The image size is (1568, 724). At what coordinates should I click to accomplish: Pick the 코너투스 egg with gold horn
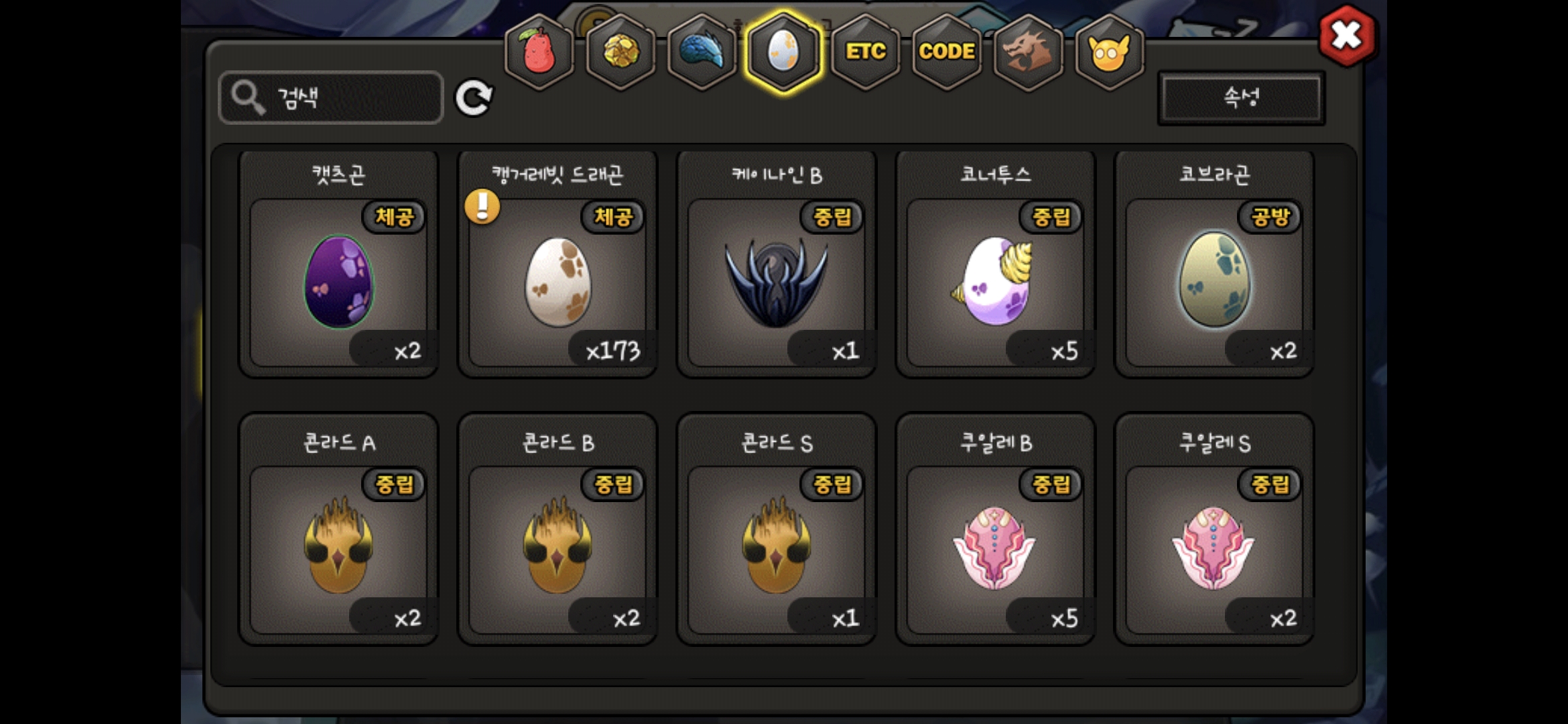point(995,282)
